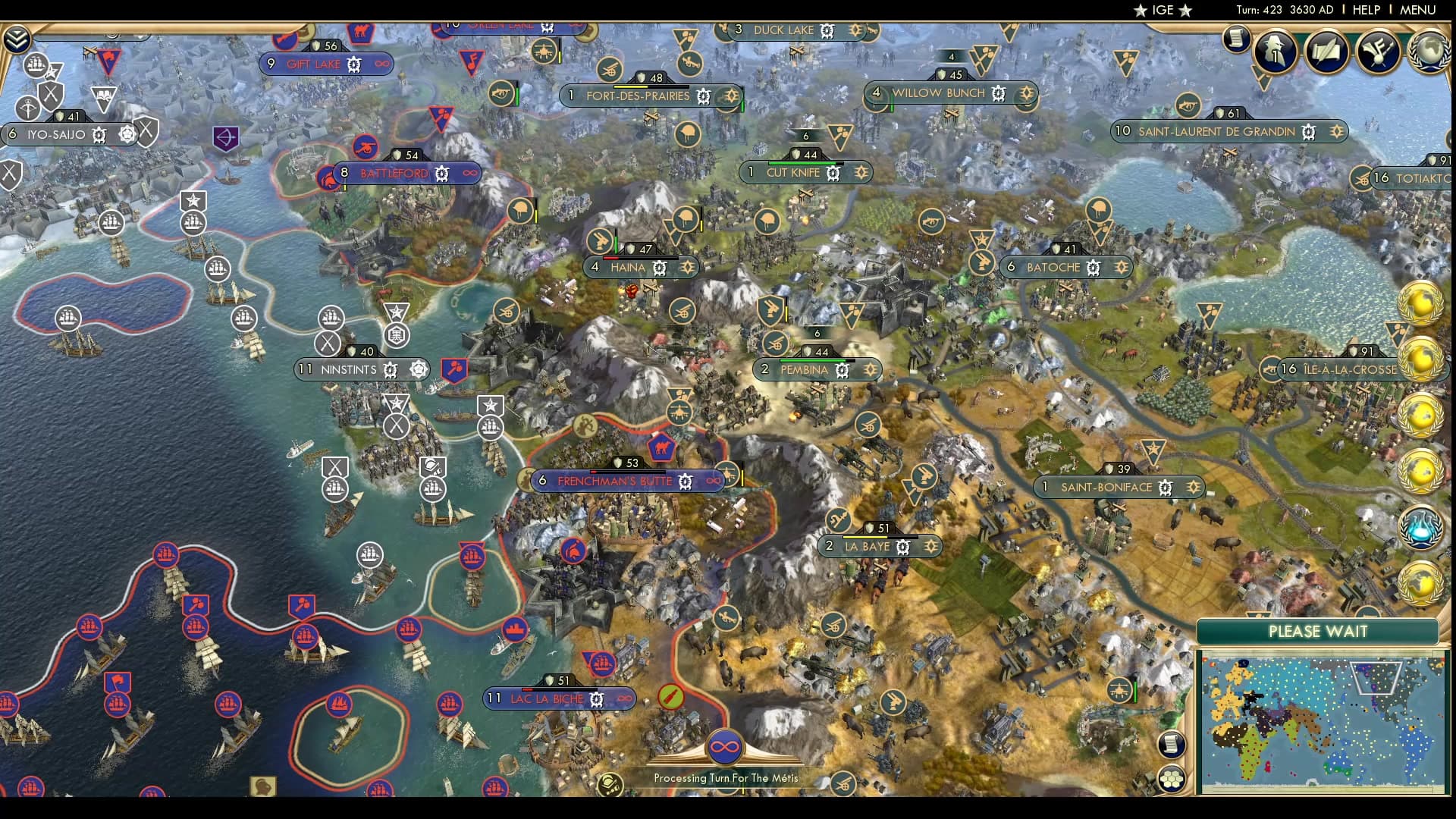1456x819 pixels.
Task: Toggle strategic view with the hex grid icon
Action: click(1171, 778)
